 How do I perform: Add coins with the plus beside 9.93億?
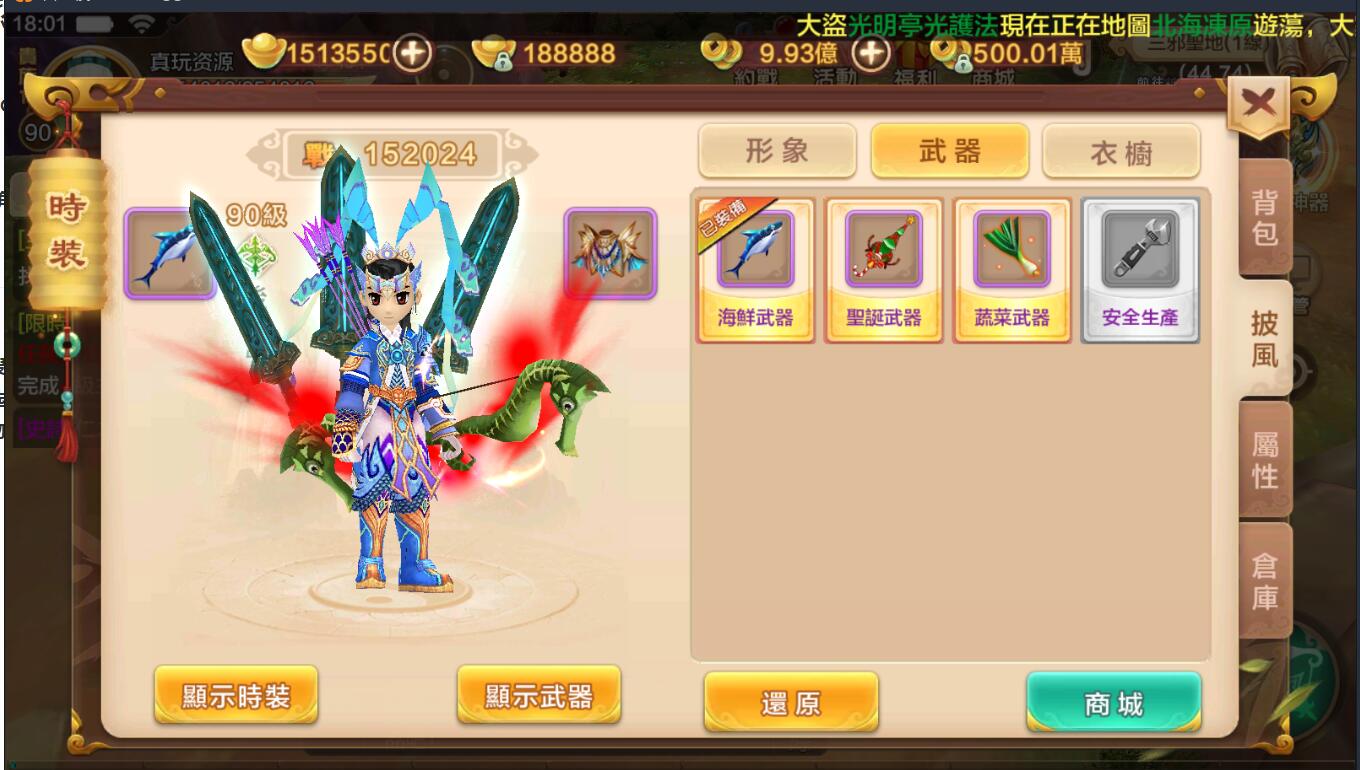871,53
